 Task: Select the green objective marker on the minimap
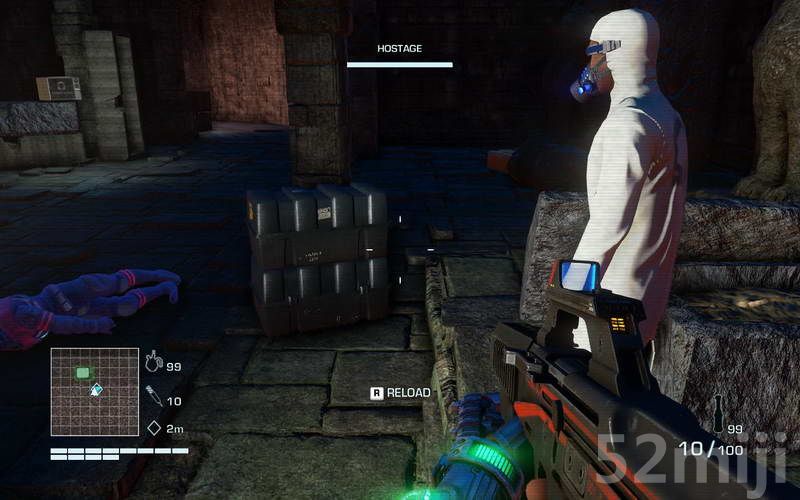pos(83,373)
